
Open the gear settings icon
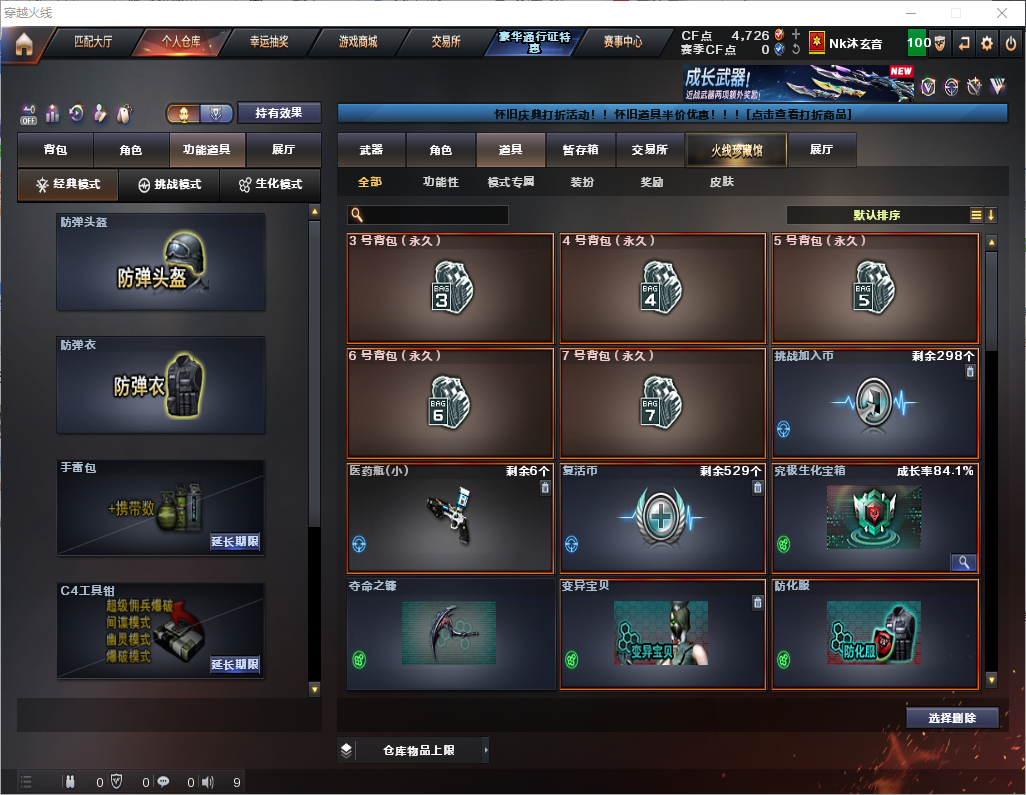point(987,43)
